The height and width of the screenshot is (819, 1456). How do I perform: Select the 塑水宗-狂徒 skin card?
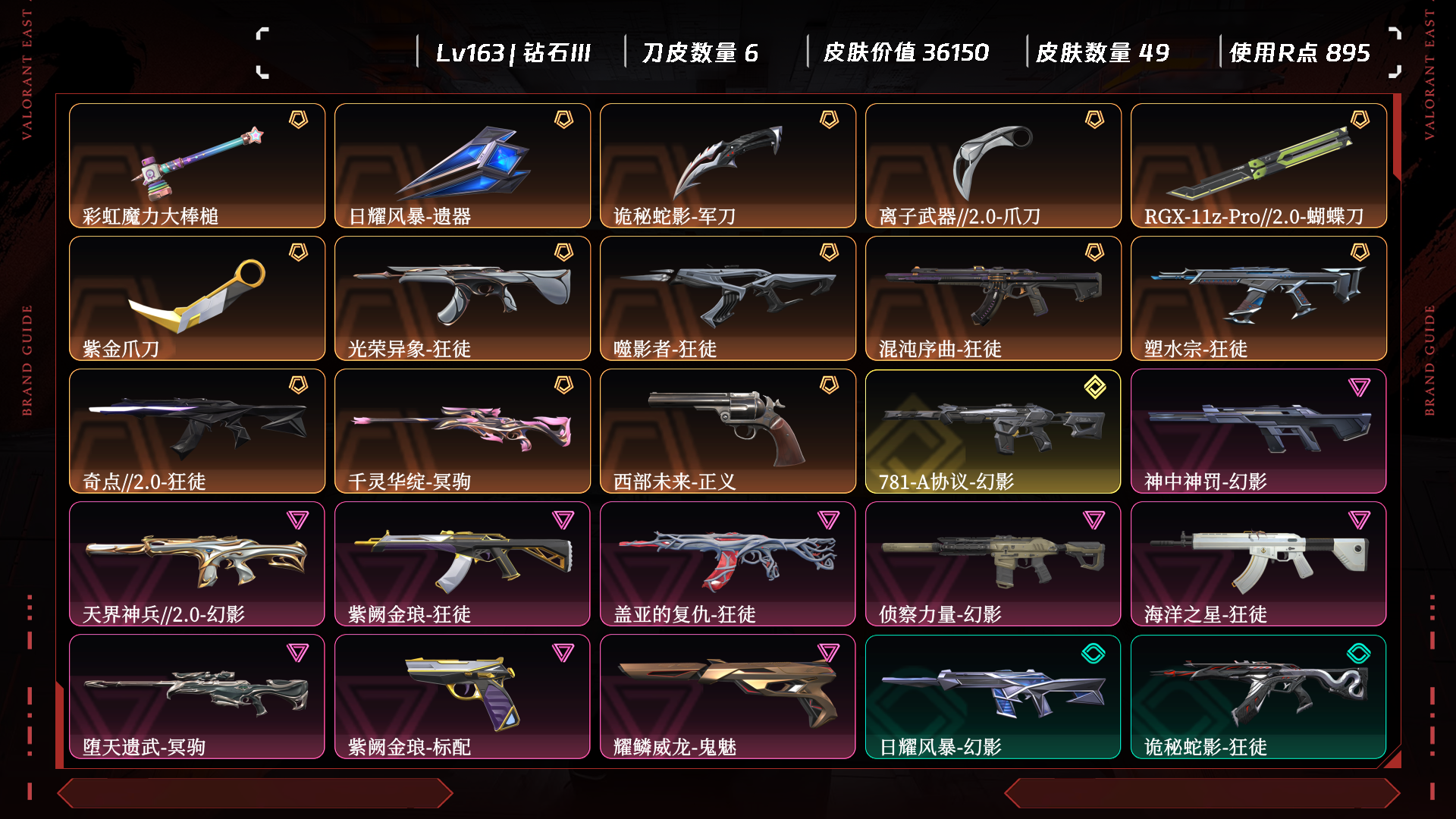[1259, 299]
